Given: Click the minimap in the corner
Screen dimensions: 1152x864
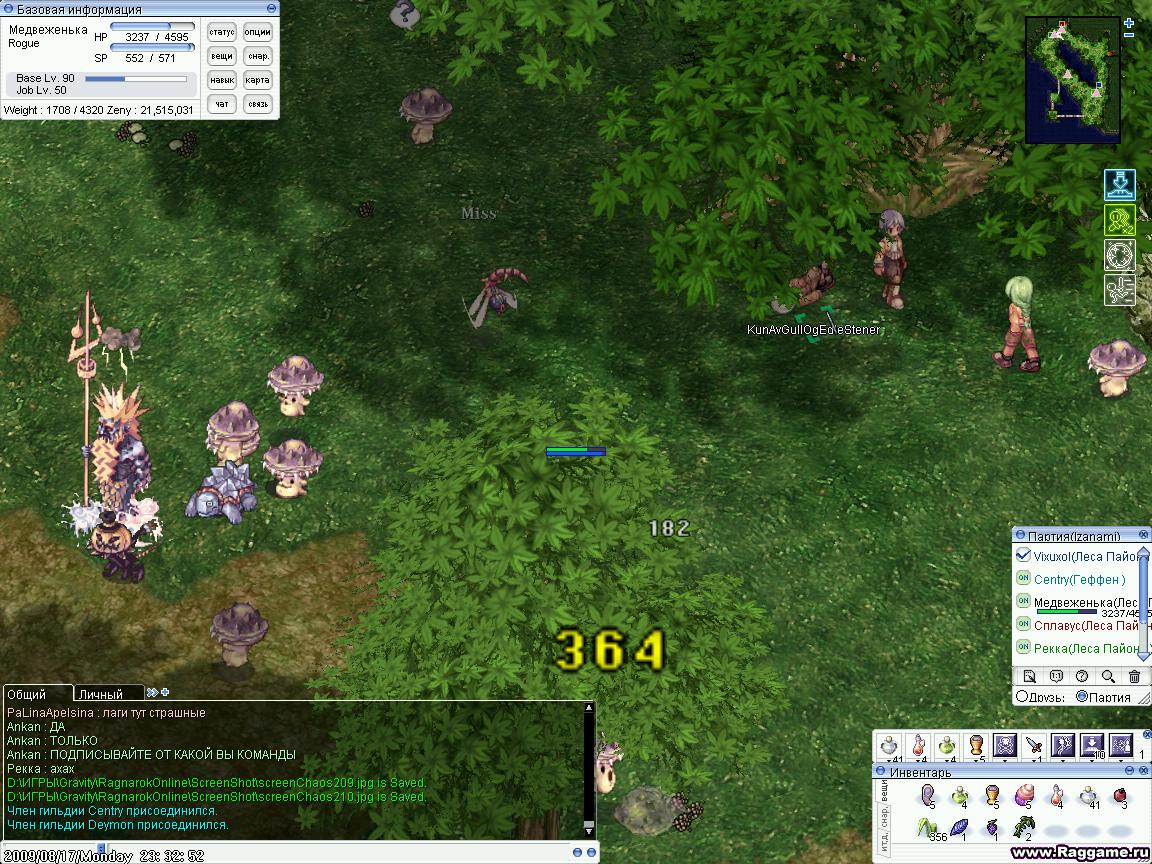Looking at the screenshot, I should tap(1072, 80).
